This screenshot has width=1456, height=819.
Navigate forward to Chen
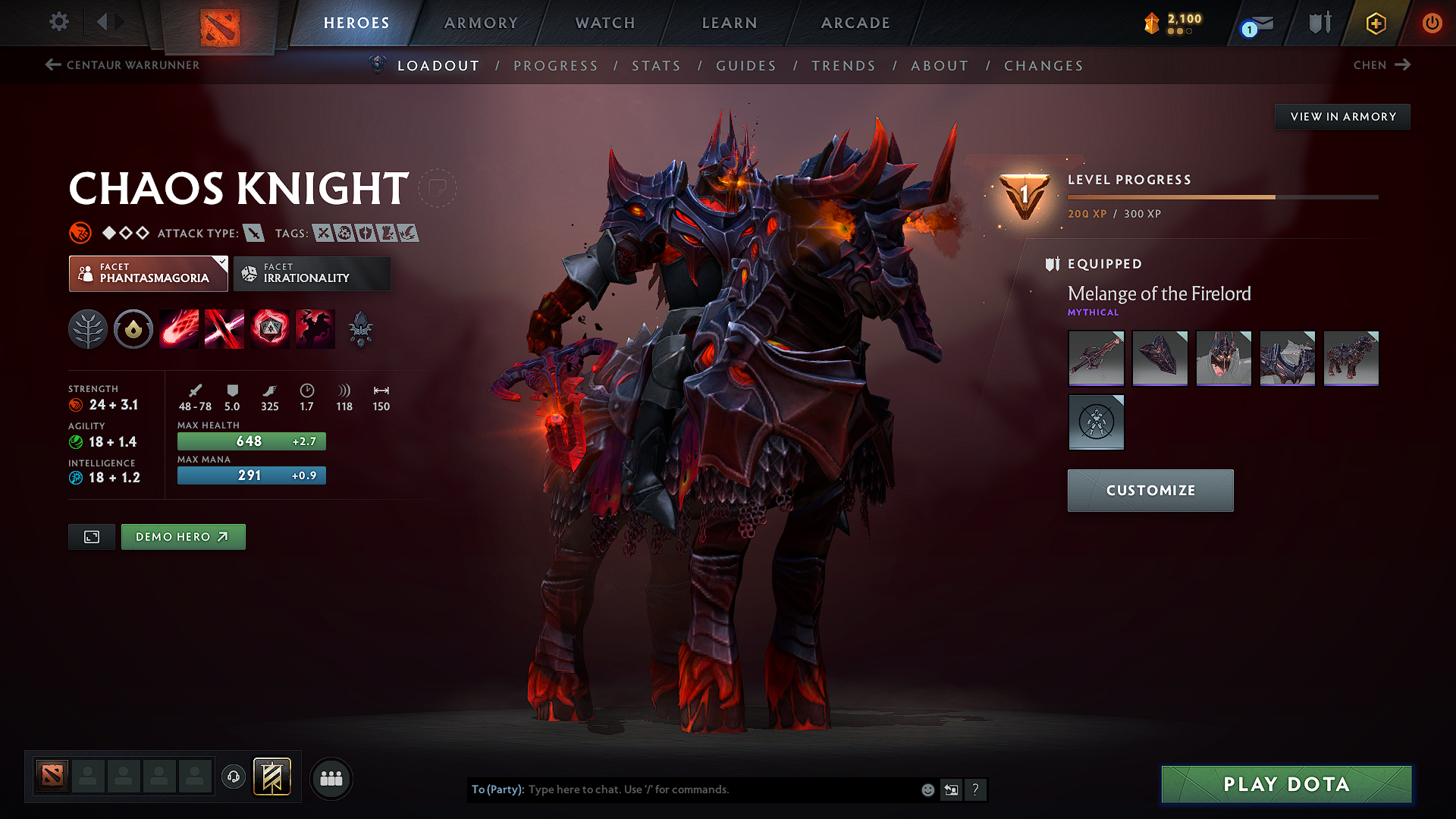coord(1382,64)
